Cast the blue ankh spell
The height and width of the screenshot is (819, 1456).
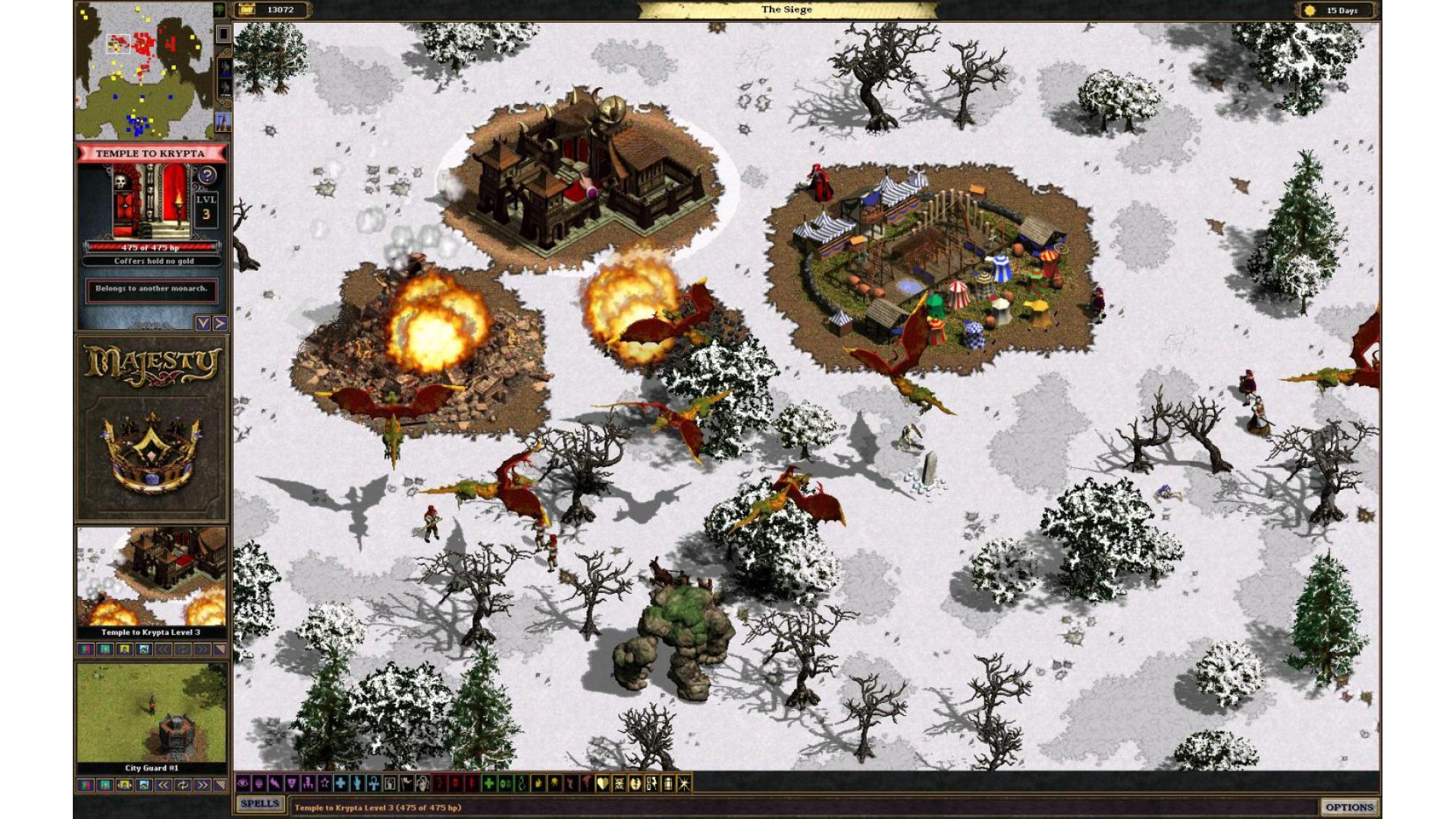coord(373,783)
